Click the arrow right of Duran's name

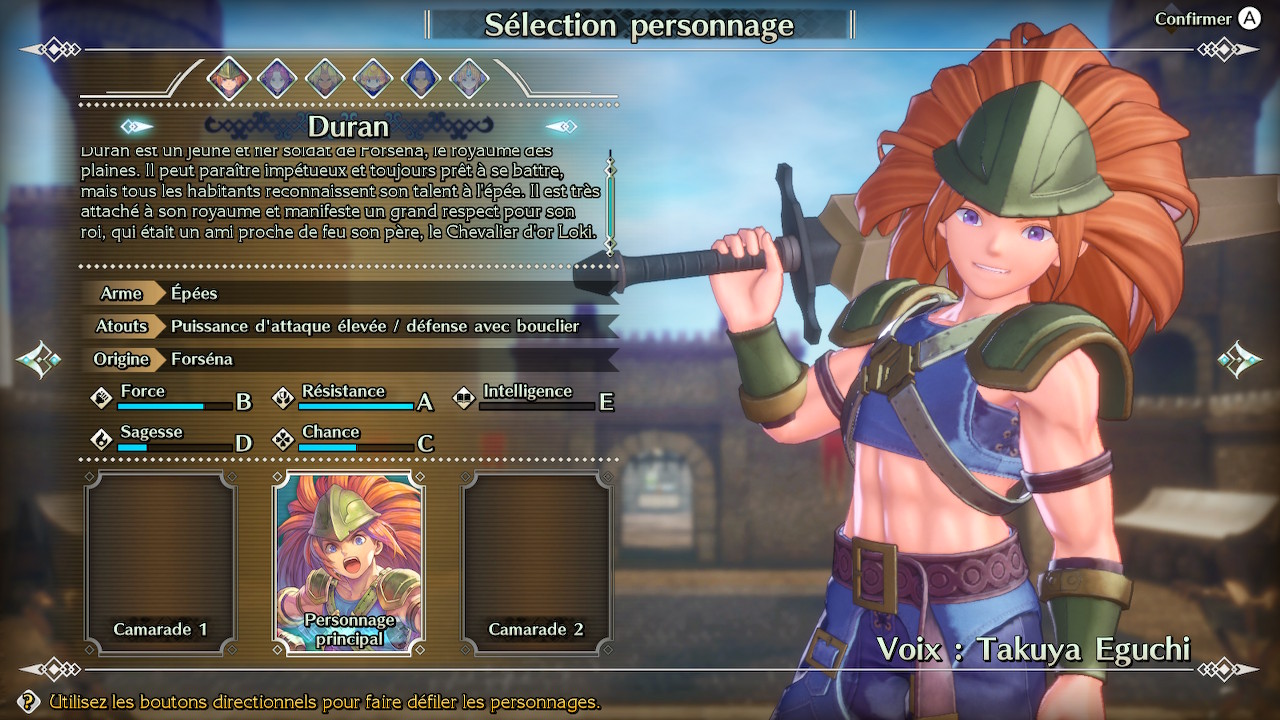click(x=561, y=127)
